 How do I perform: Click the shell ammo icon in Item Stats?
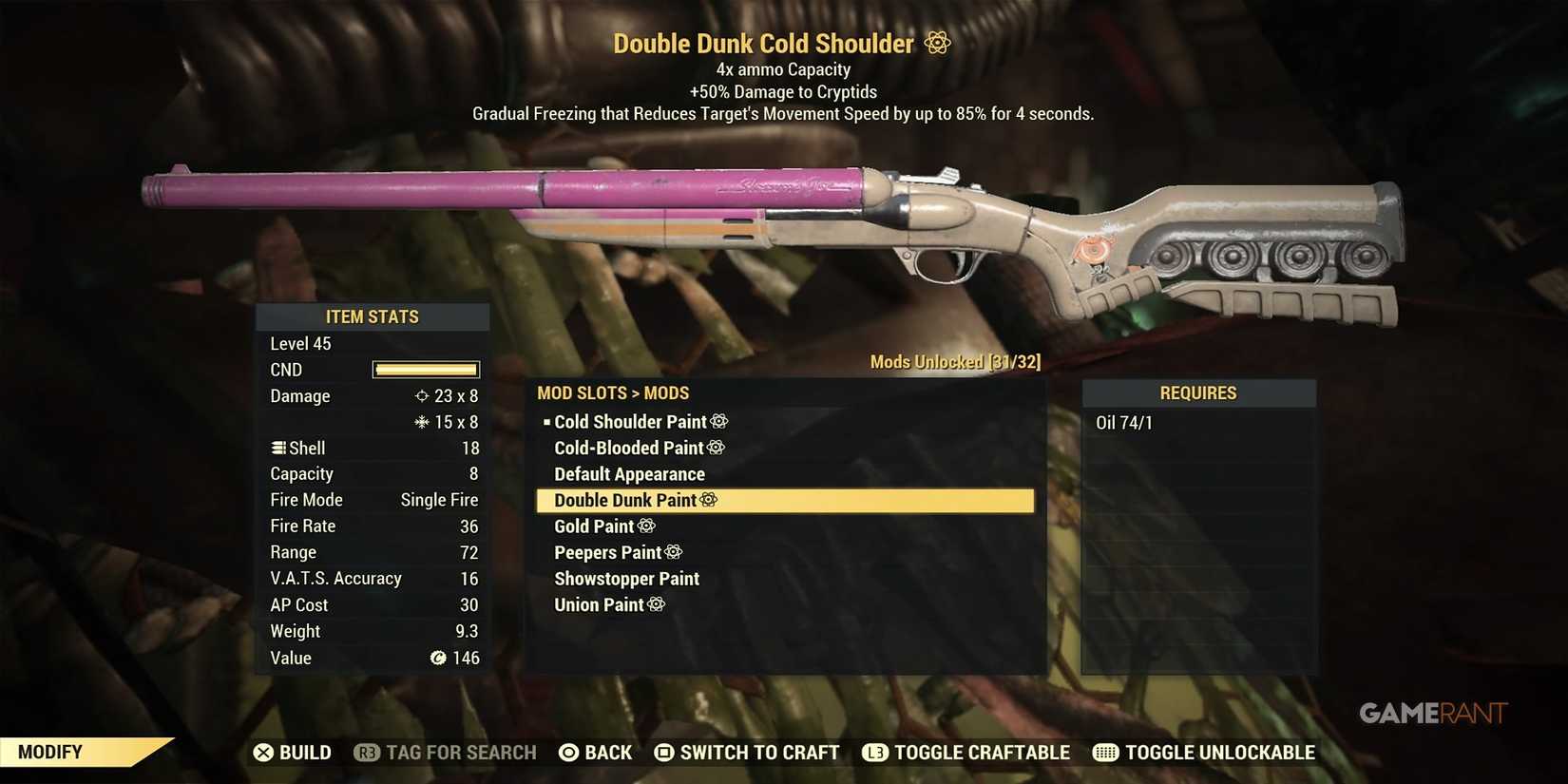tap(277, 448)
